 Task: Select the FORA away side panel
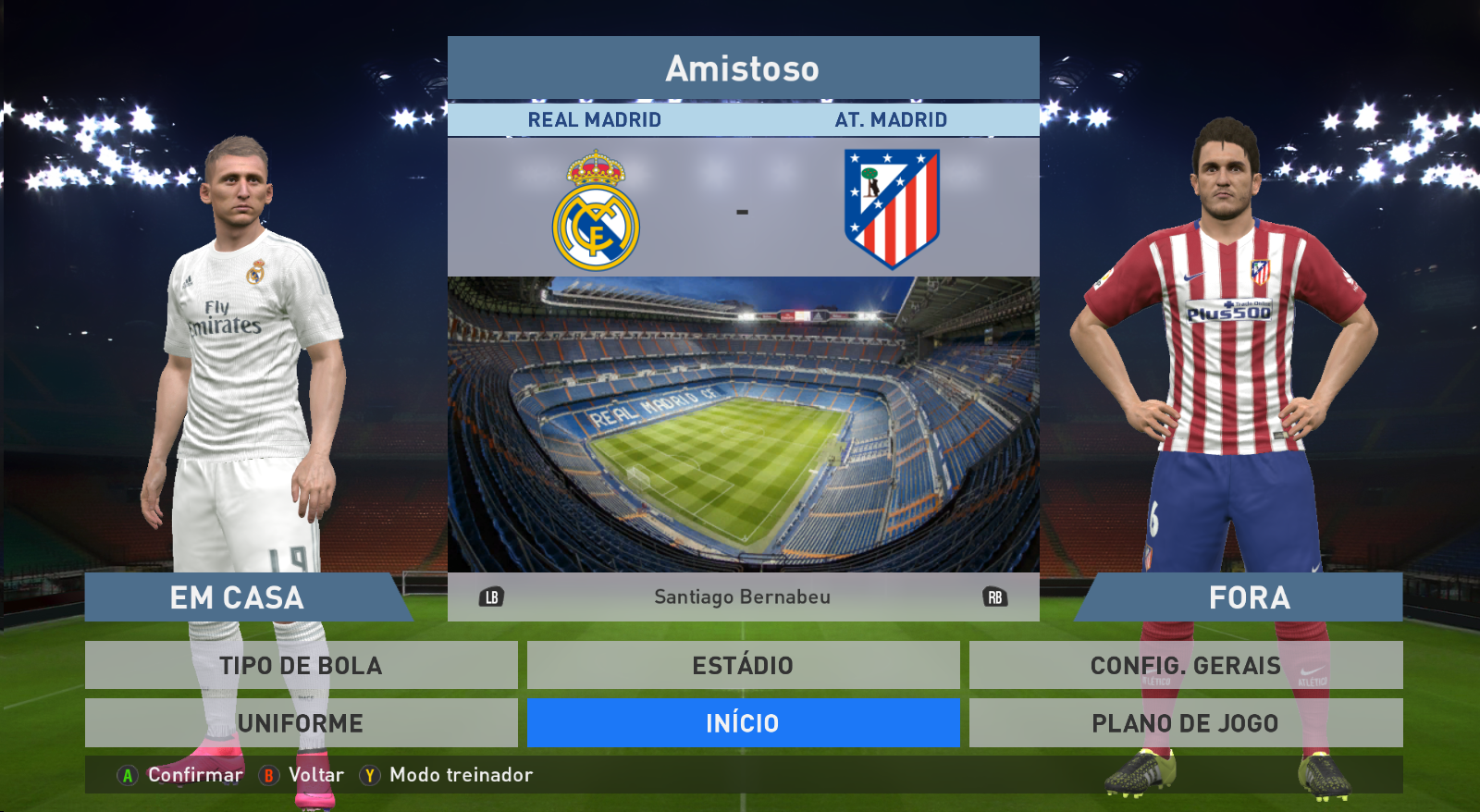coord(1248,597)
